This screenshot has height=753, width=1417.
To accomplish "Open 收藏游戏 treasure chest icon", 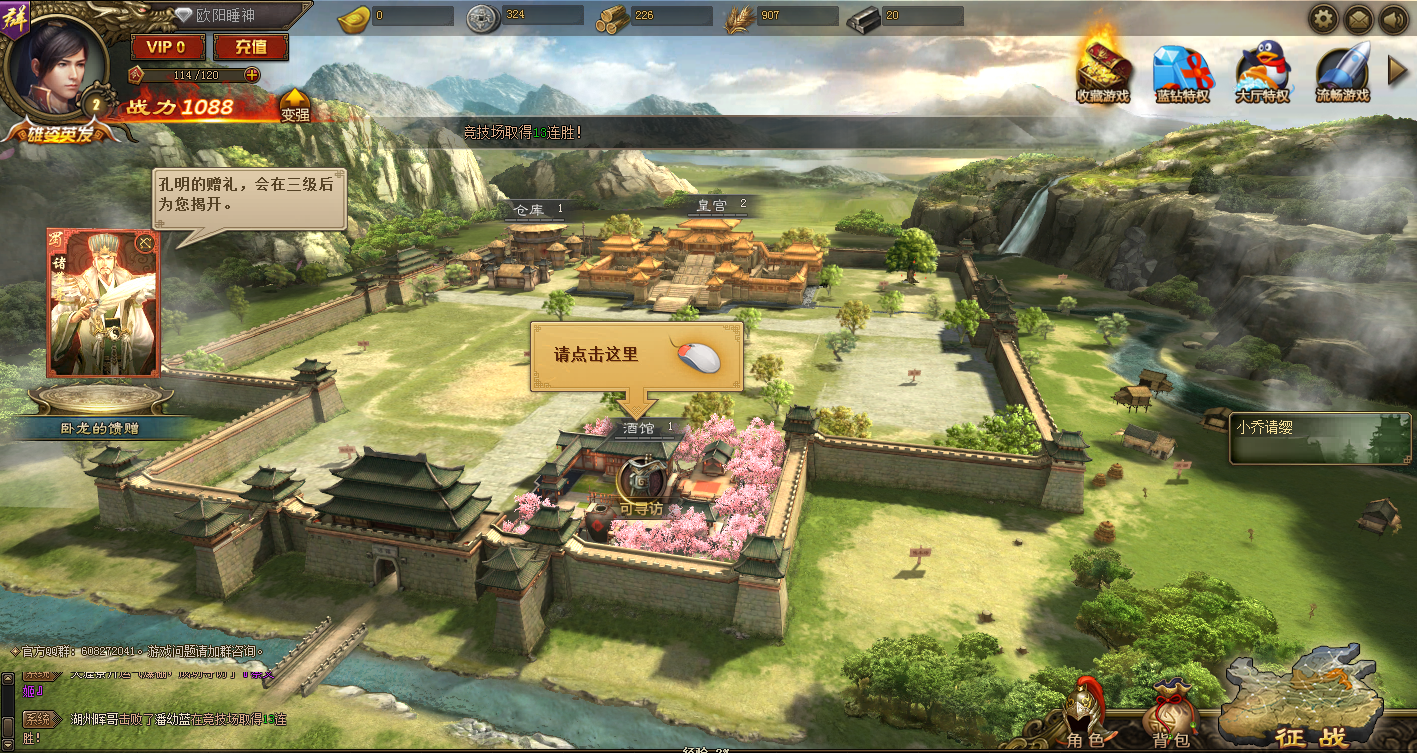I will tap(1103, 70).
